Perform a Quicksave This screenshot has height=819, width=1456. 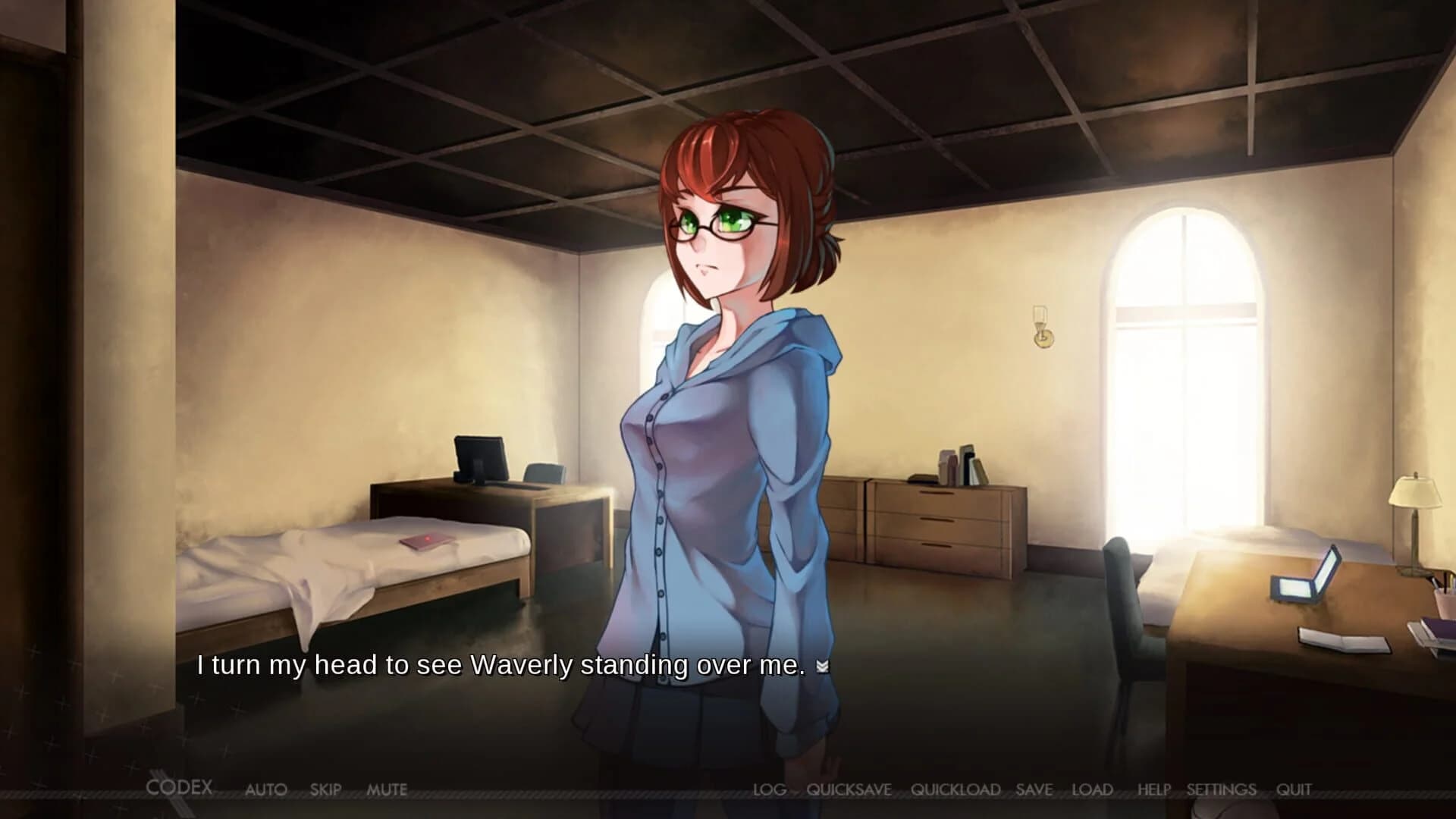point(849,790)
